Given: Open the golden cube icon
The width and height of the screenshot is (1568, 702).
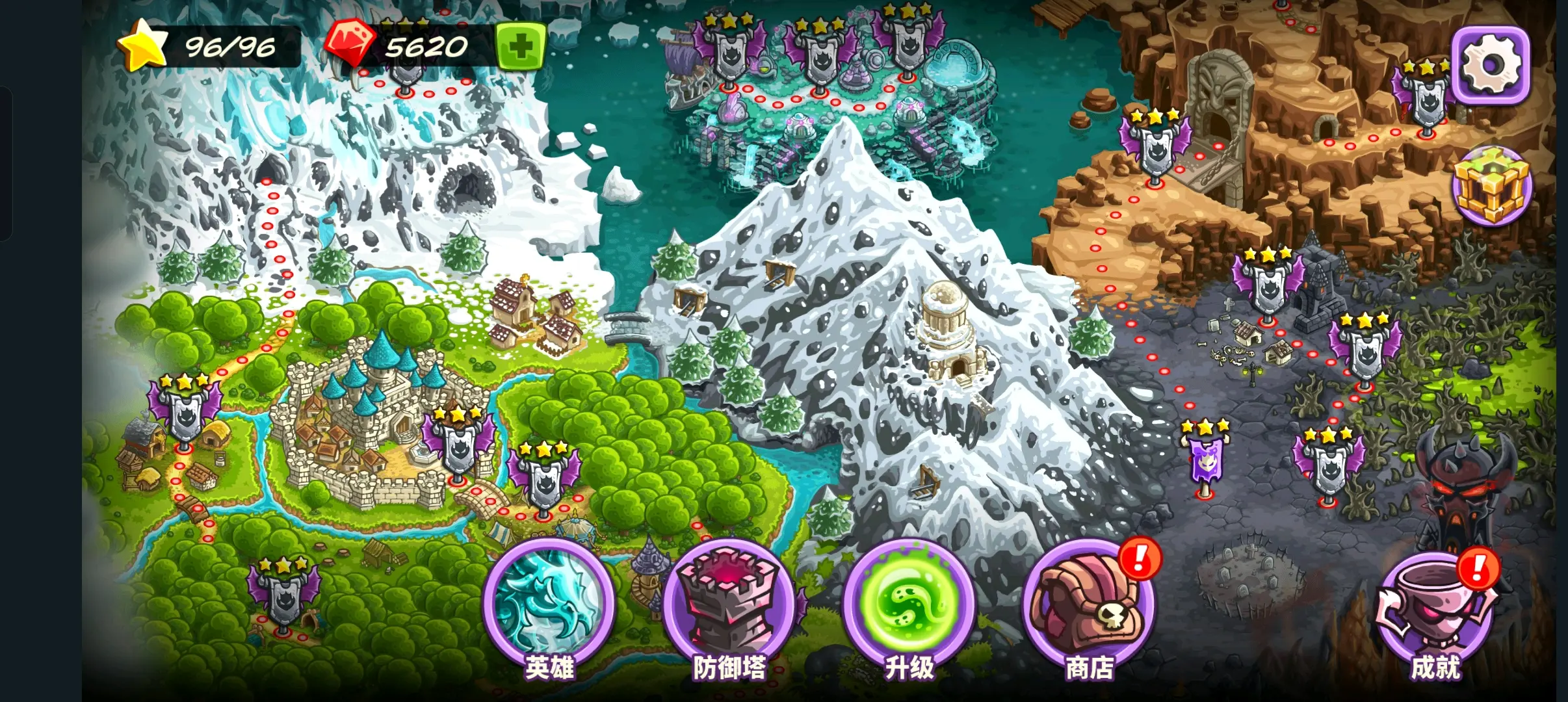Looking at the screenshot, I should [1492, 186].
